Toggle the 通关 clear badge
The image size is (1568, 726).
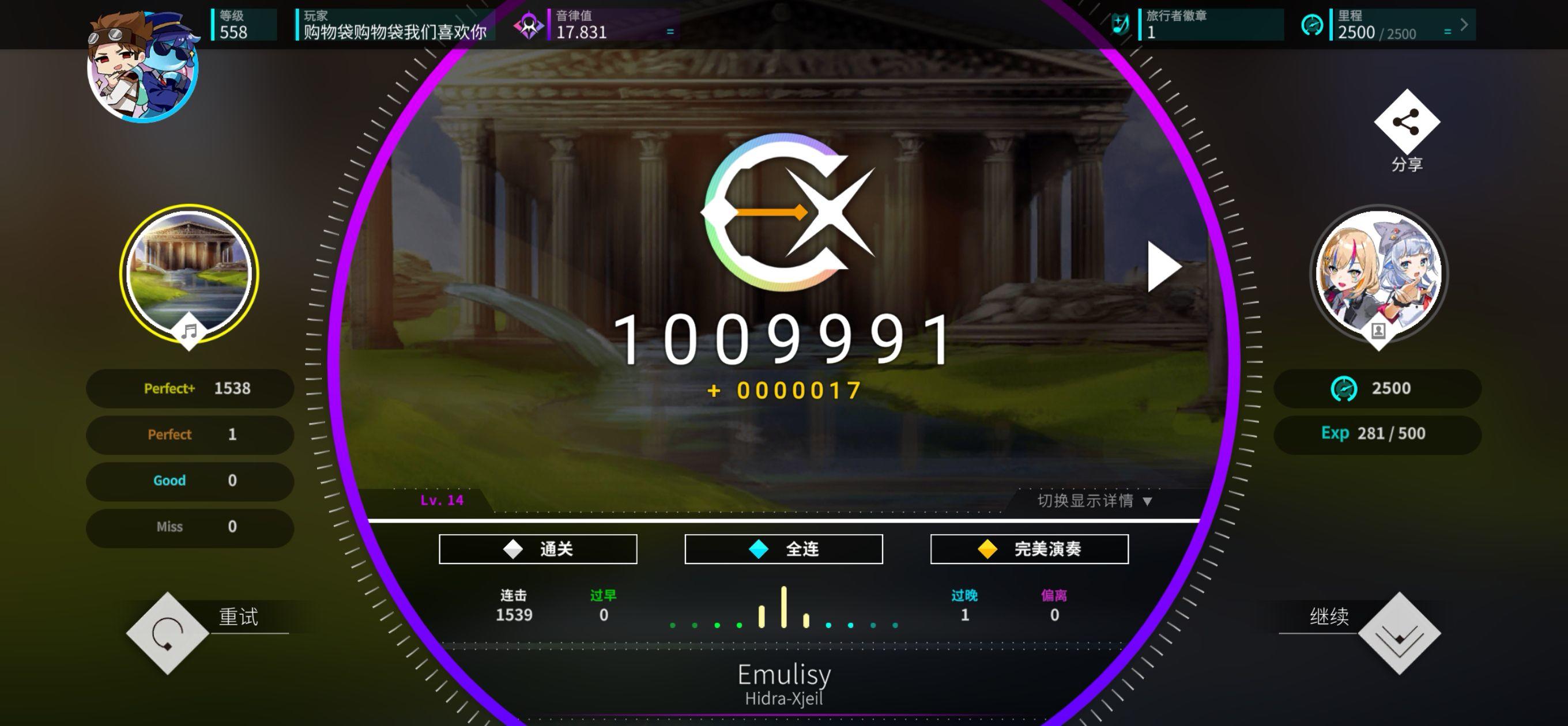tap(538, 549)
